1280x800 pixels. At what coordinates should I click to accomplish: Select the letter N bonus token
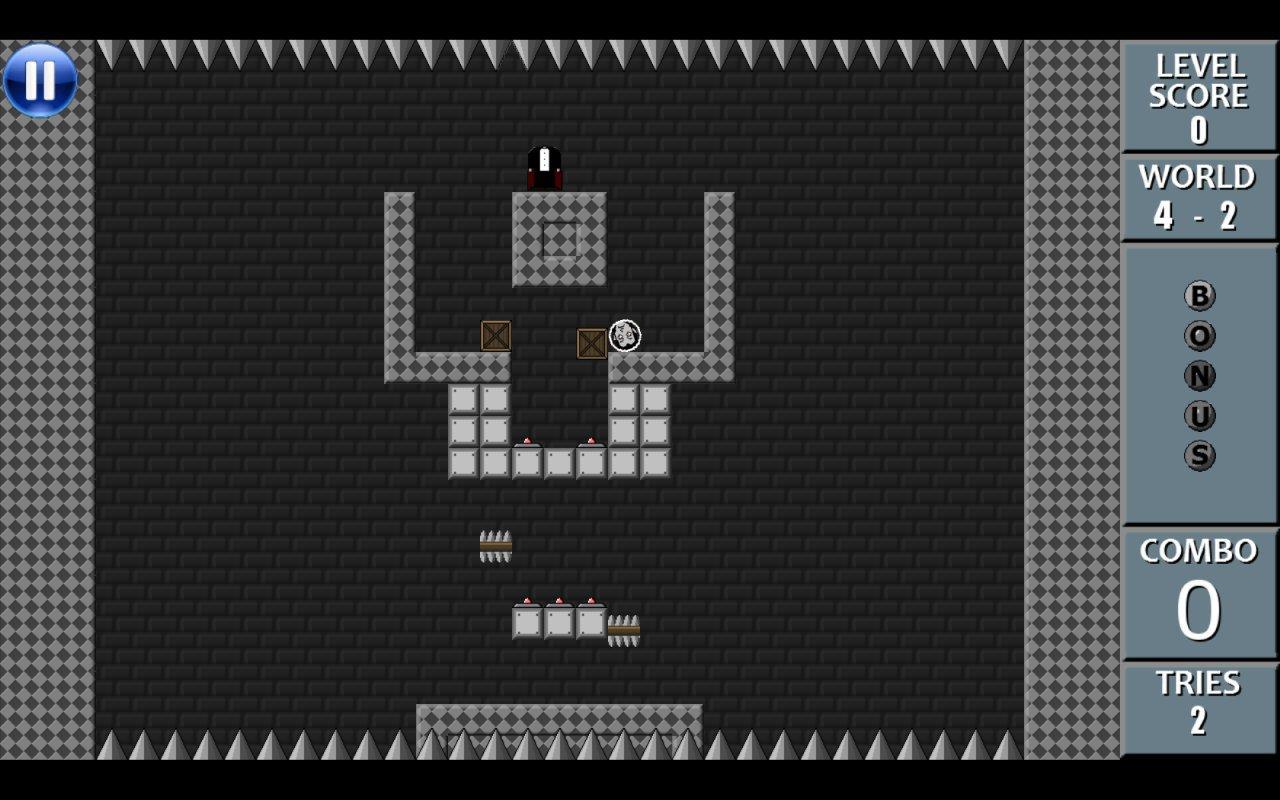pos(1198,374)
